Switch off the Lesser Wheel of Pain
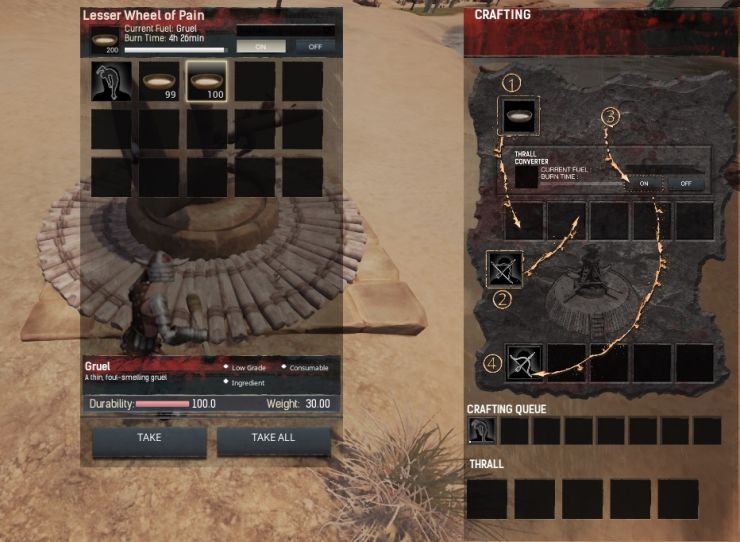740x542 pixels. coord(315,46)
